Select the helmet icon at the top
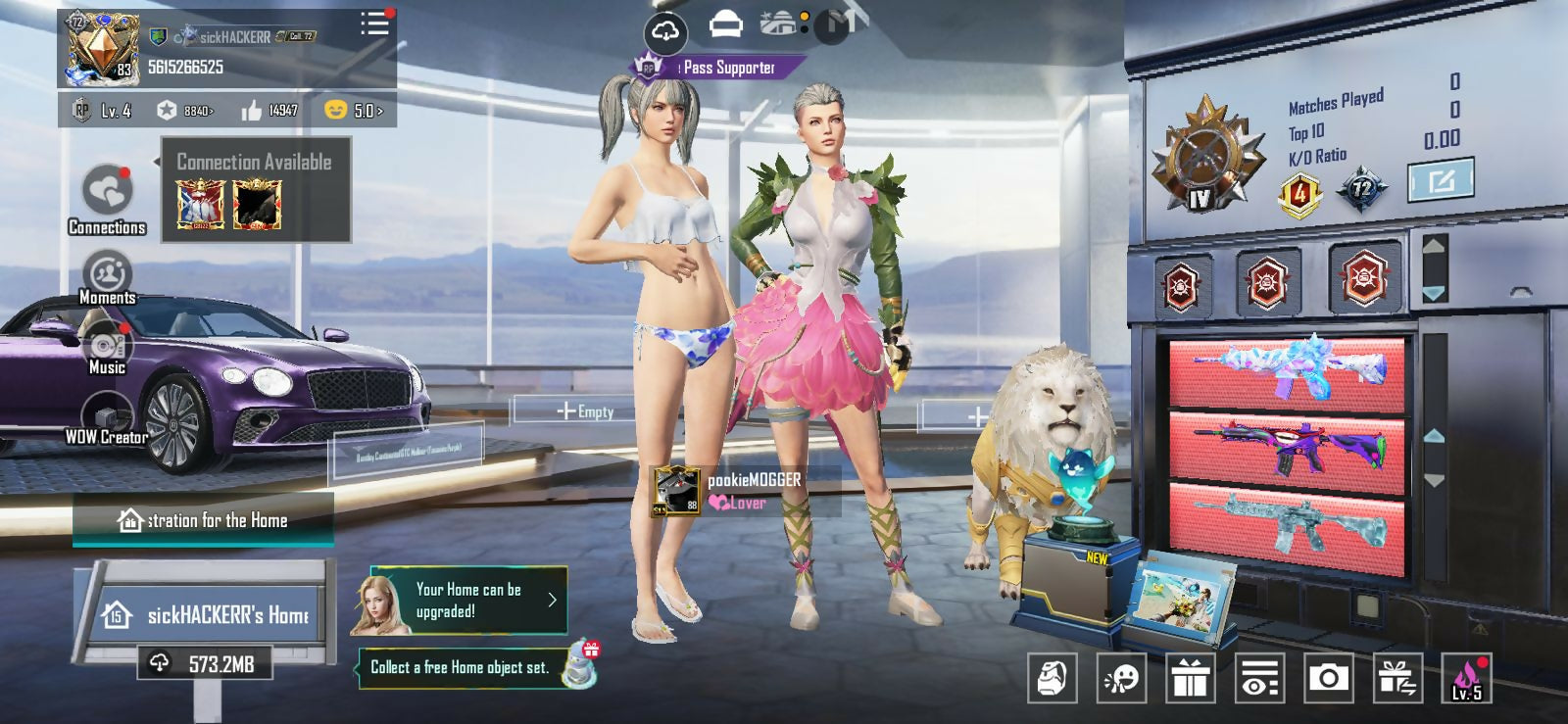The height and width of the screenshot is (724, 1568). (x=725, y=24)
